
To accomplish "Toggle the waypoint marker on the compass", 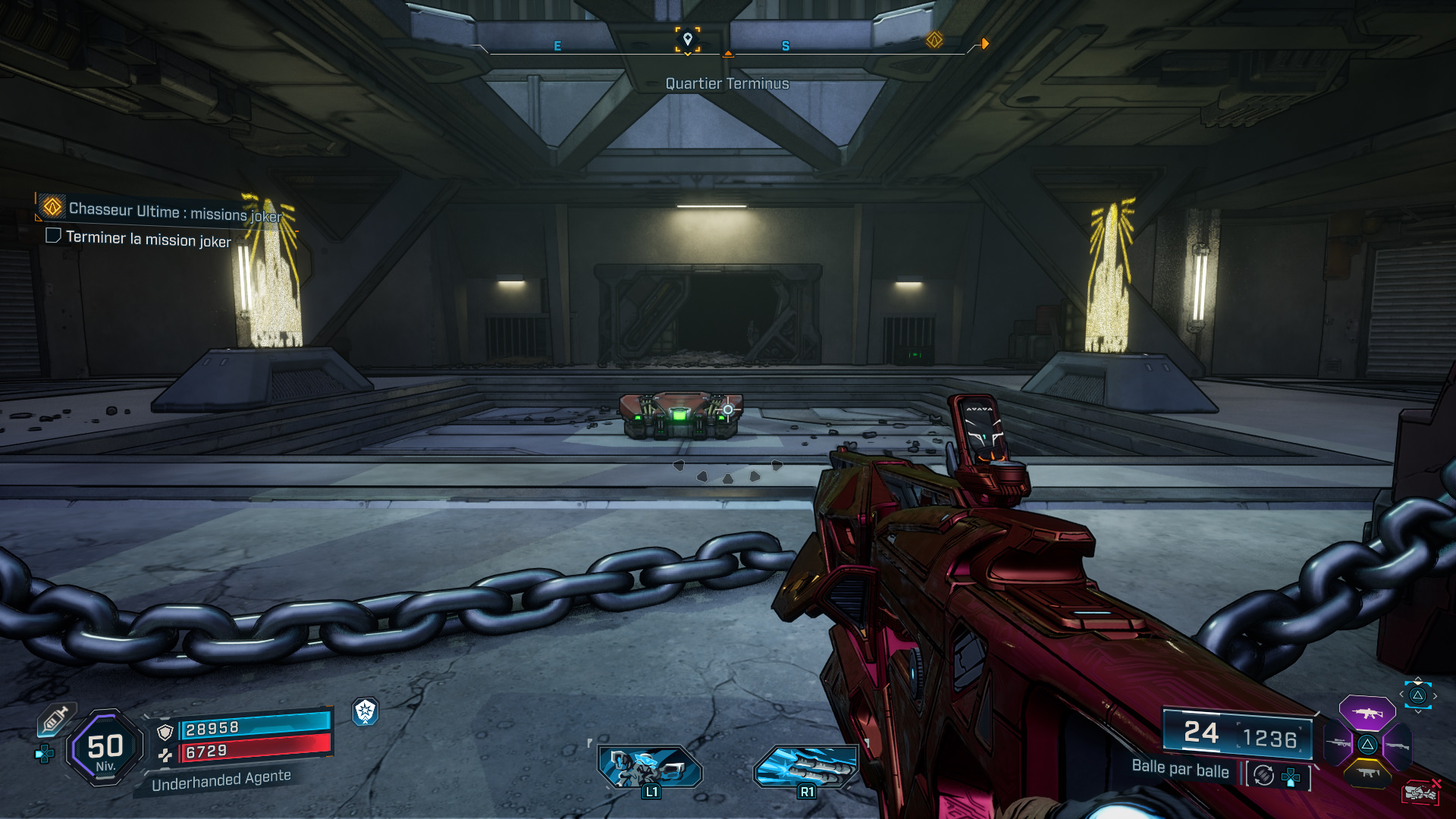I will (x=686, y=38).
